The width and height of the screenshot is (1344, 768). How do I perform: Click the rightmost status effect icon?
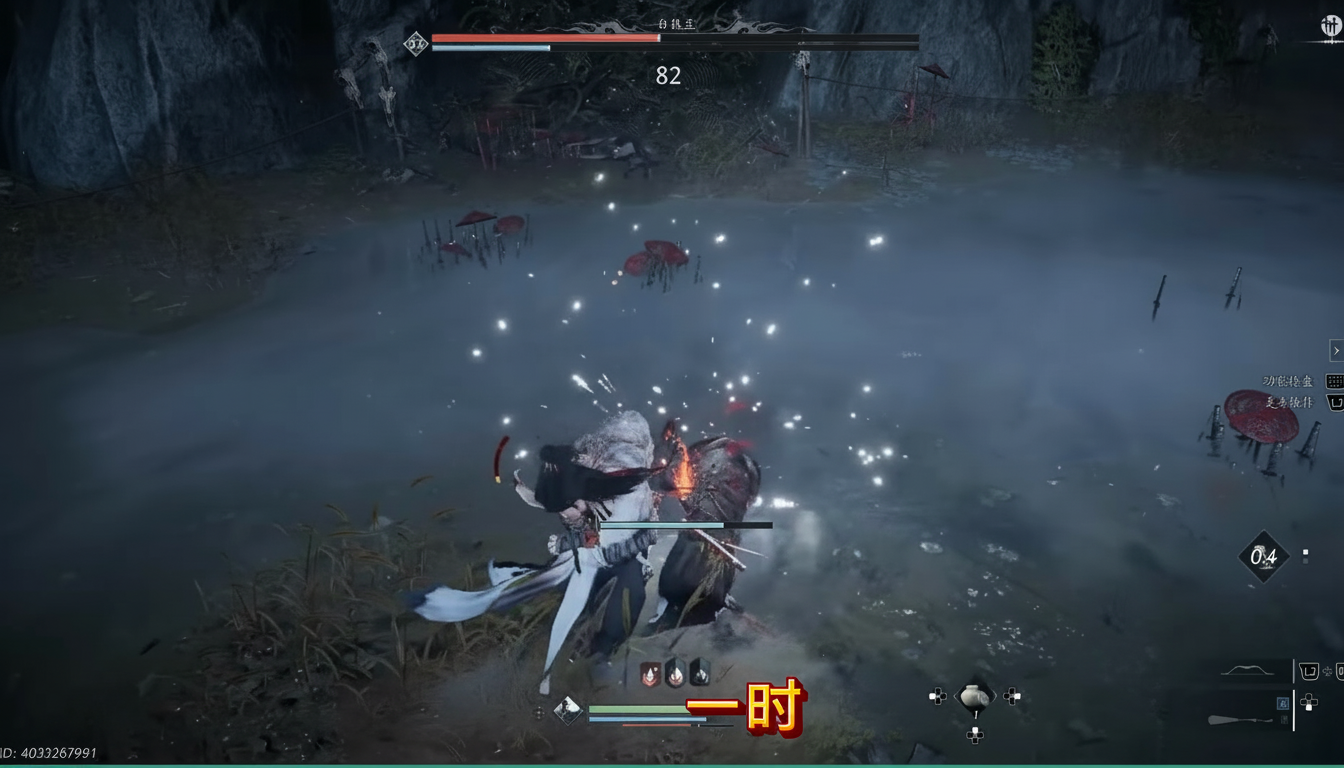coord(699,673)
